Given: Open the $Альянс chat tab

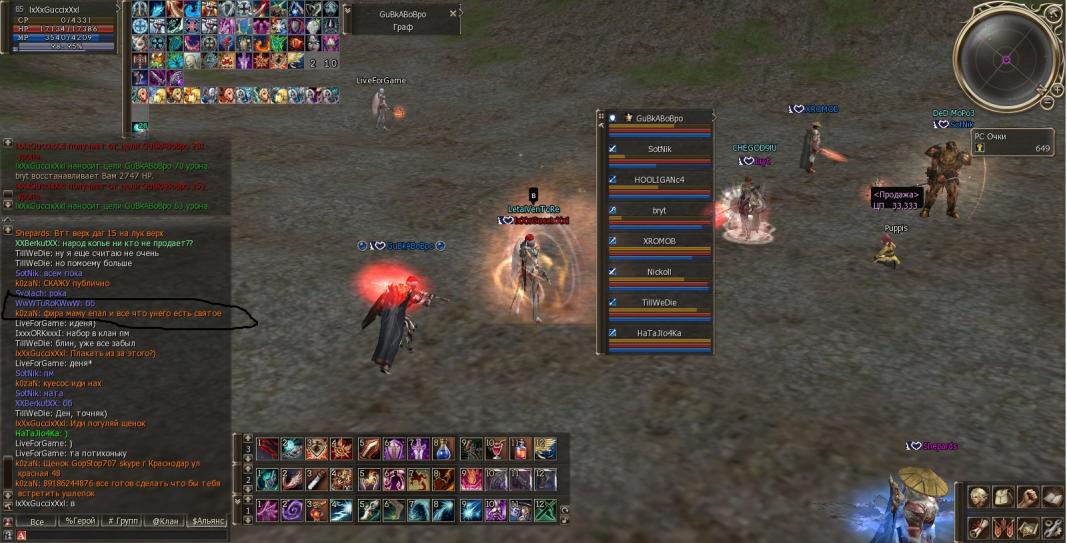Looking at the screenshot, I should [x=208, y=522].
